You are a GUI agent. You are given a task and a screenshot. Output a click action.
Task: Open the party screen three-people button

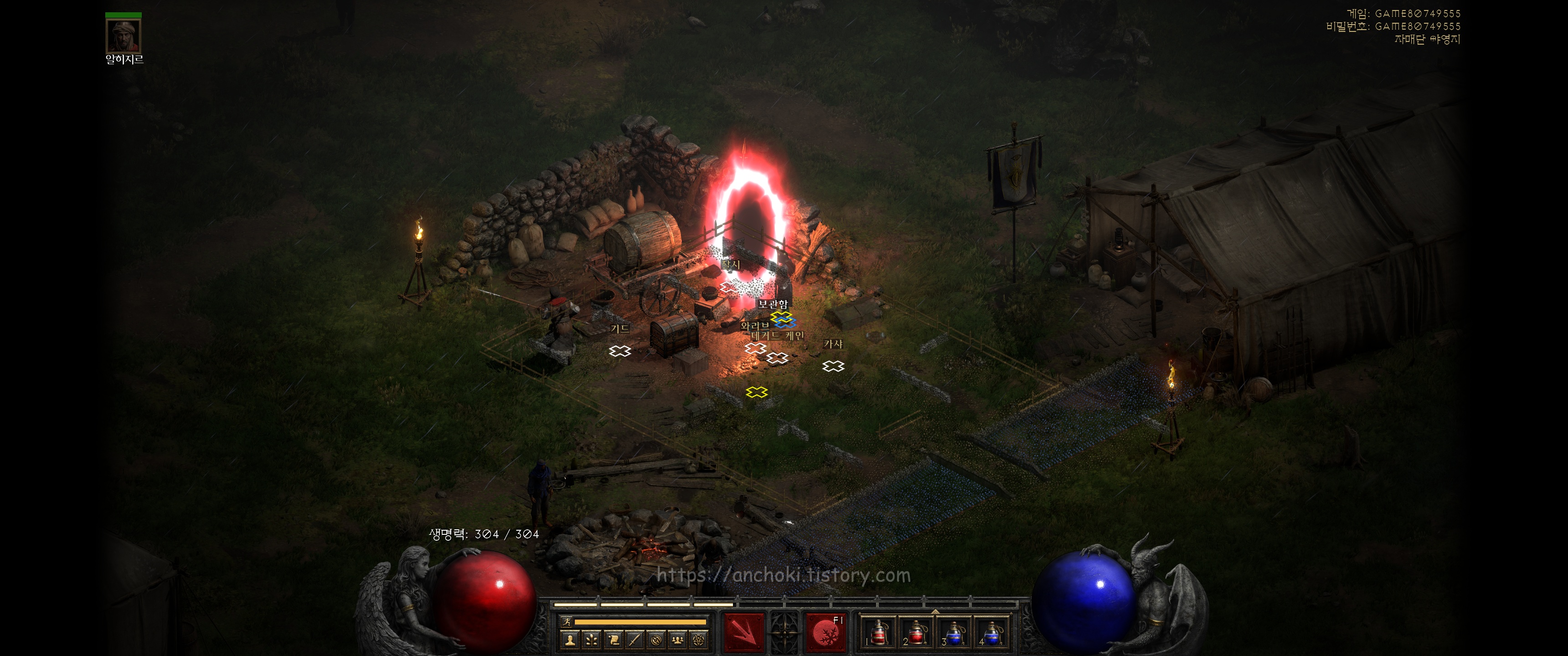tap(678, 640)
